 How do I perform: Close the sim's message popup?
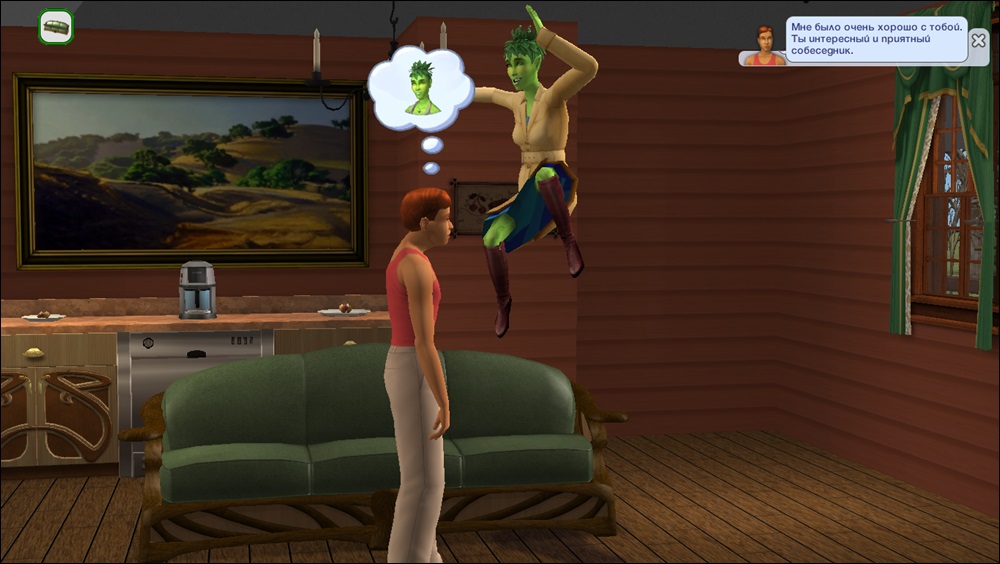(978, 41)
